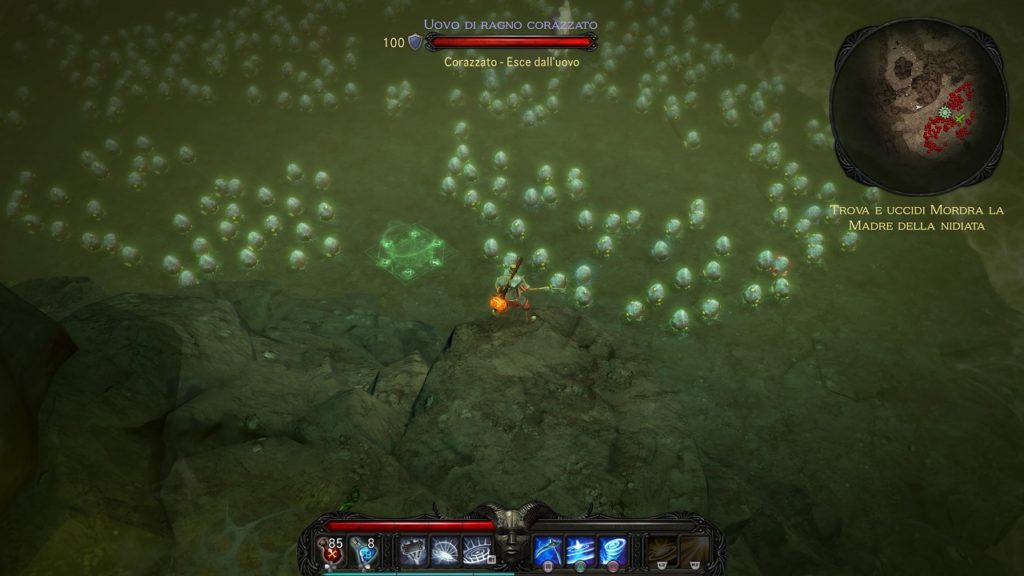Viewport: 1024px width, 576px height.
Task: Activate the white ground shockwave skill
Action: coord(476,548)
